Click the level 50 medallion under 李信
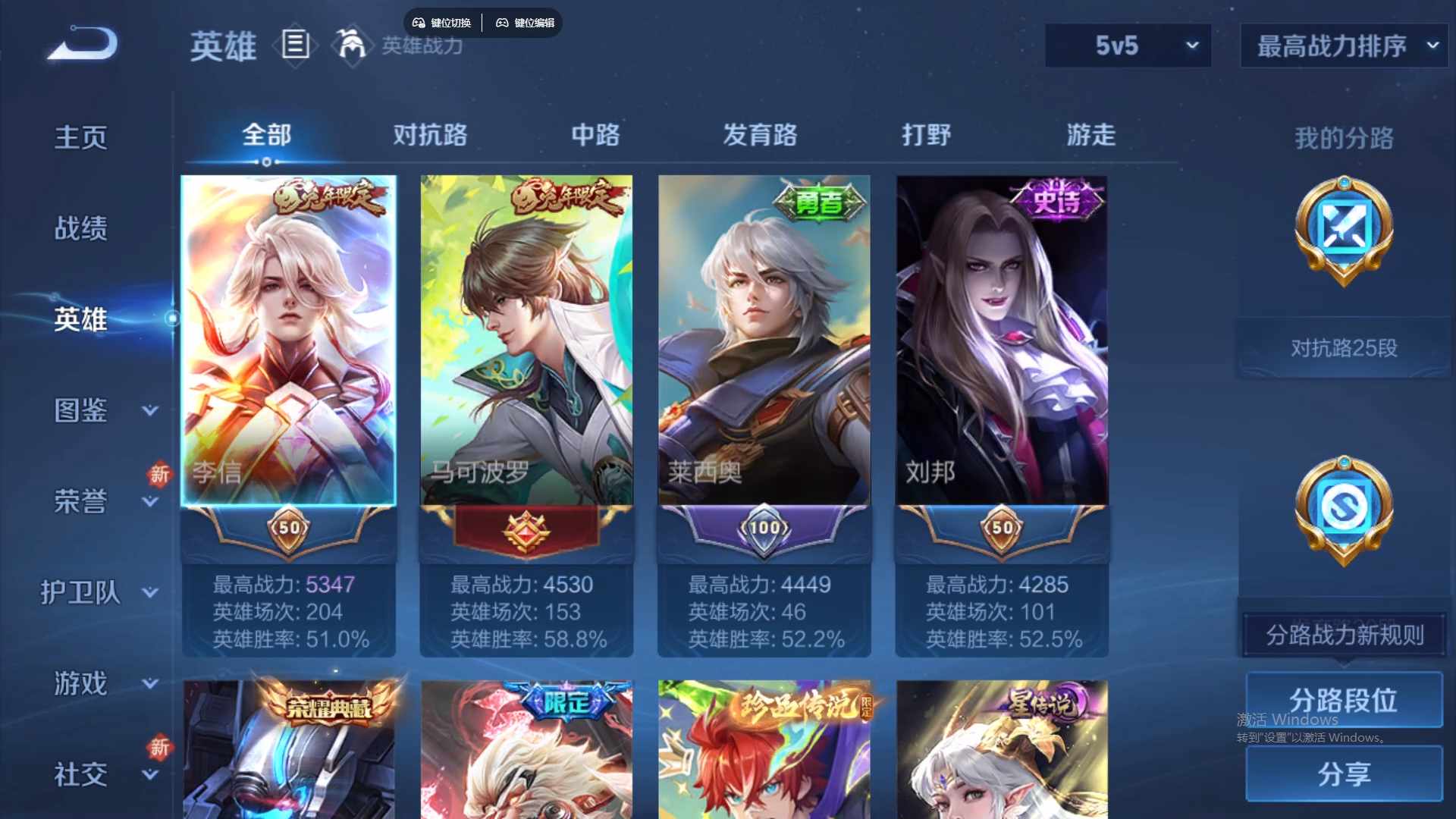This screenshot has height=819, width=1456. click(x=289, y=527)
